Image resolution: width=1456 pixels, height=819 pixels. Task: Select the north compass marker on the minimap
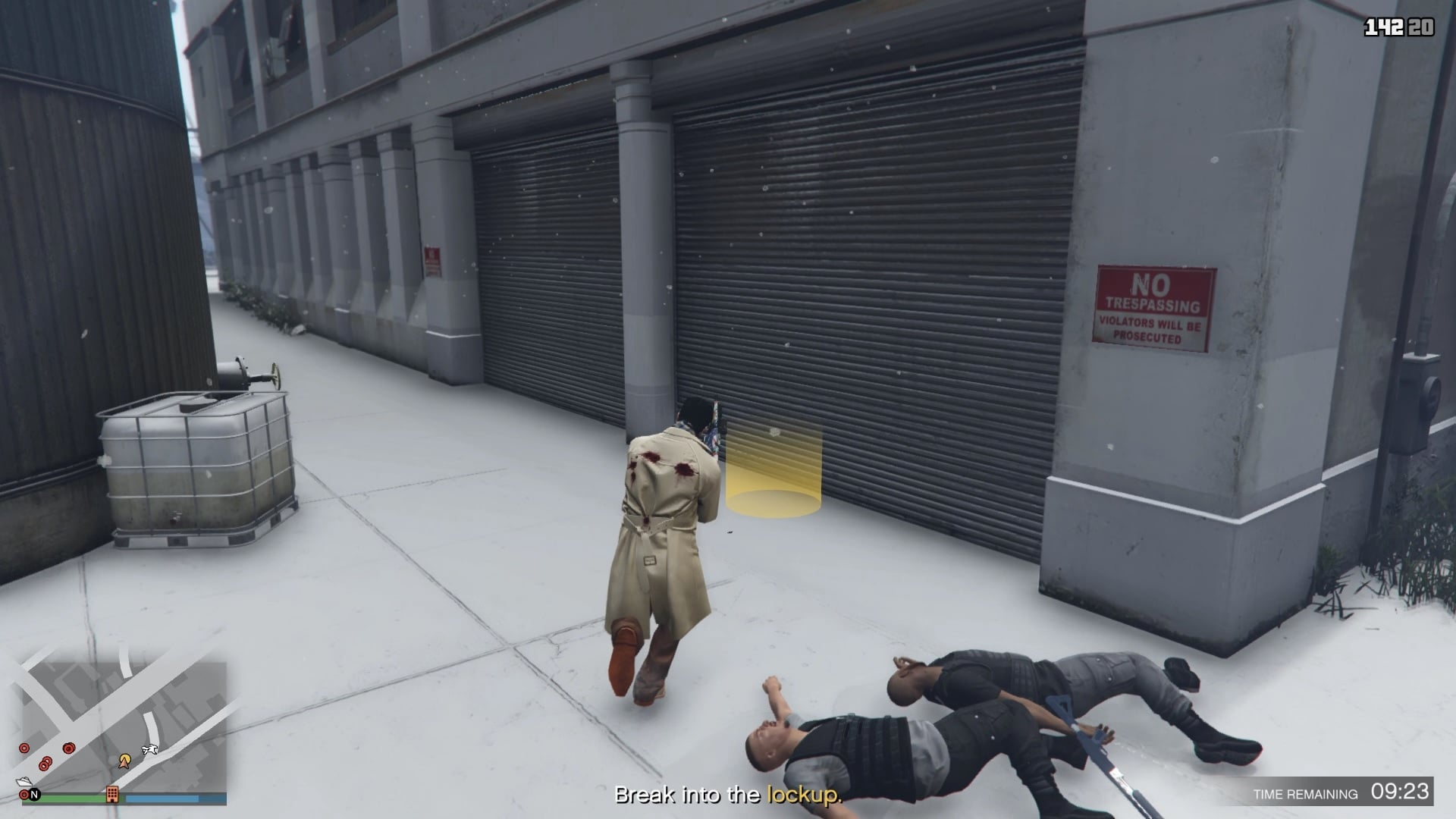(x=34, y=795)
